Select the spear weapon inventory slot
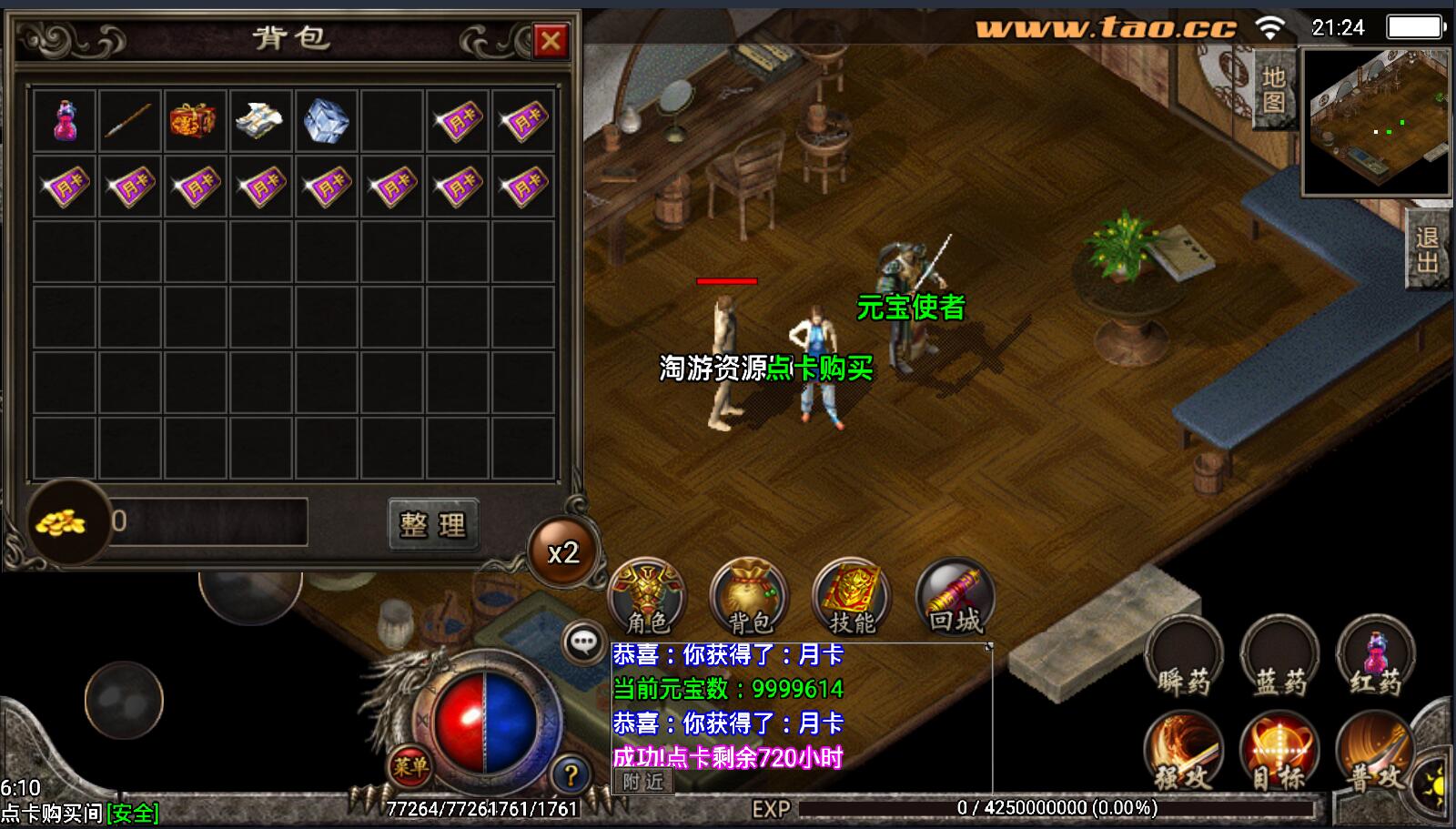Image resolution: width=1456 pixels, height=829 pixels. click(130, 120)
